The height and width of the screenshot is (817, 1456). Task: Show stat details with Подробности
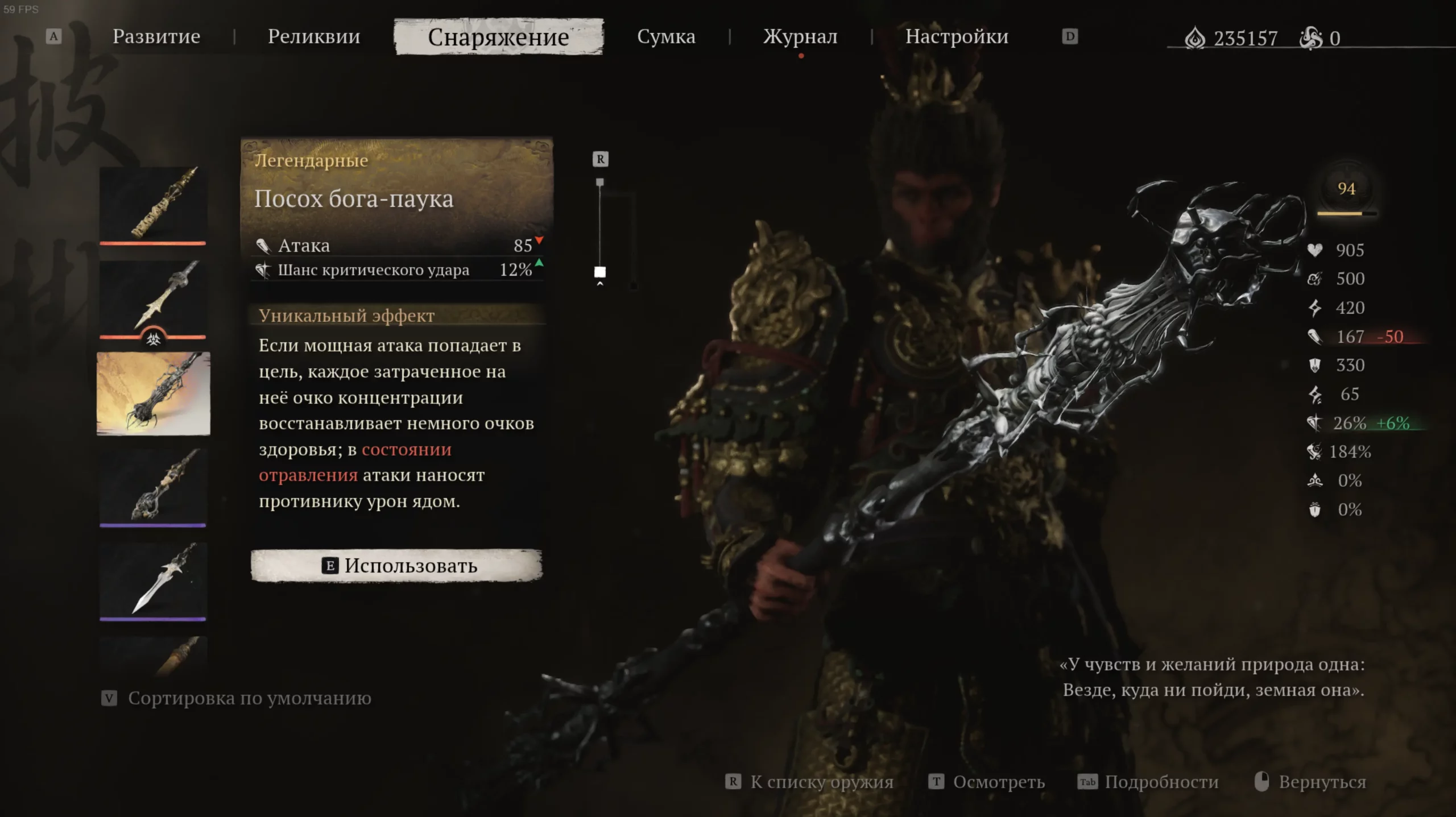[x=1161, y=782]
